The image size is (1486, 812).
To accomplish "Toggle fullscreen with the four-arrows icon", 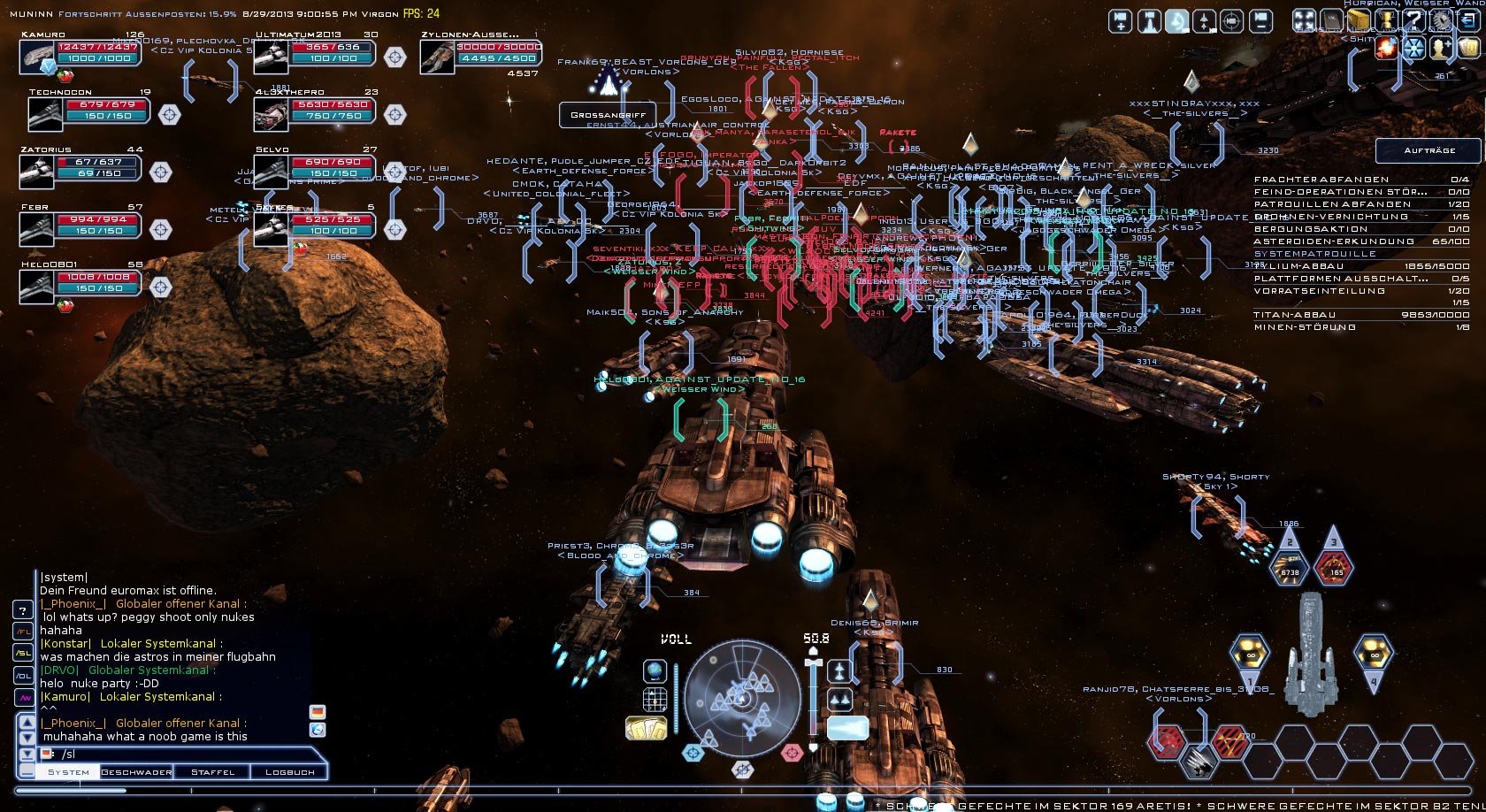I will coord(1304,20).
